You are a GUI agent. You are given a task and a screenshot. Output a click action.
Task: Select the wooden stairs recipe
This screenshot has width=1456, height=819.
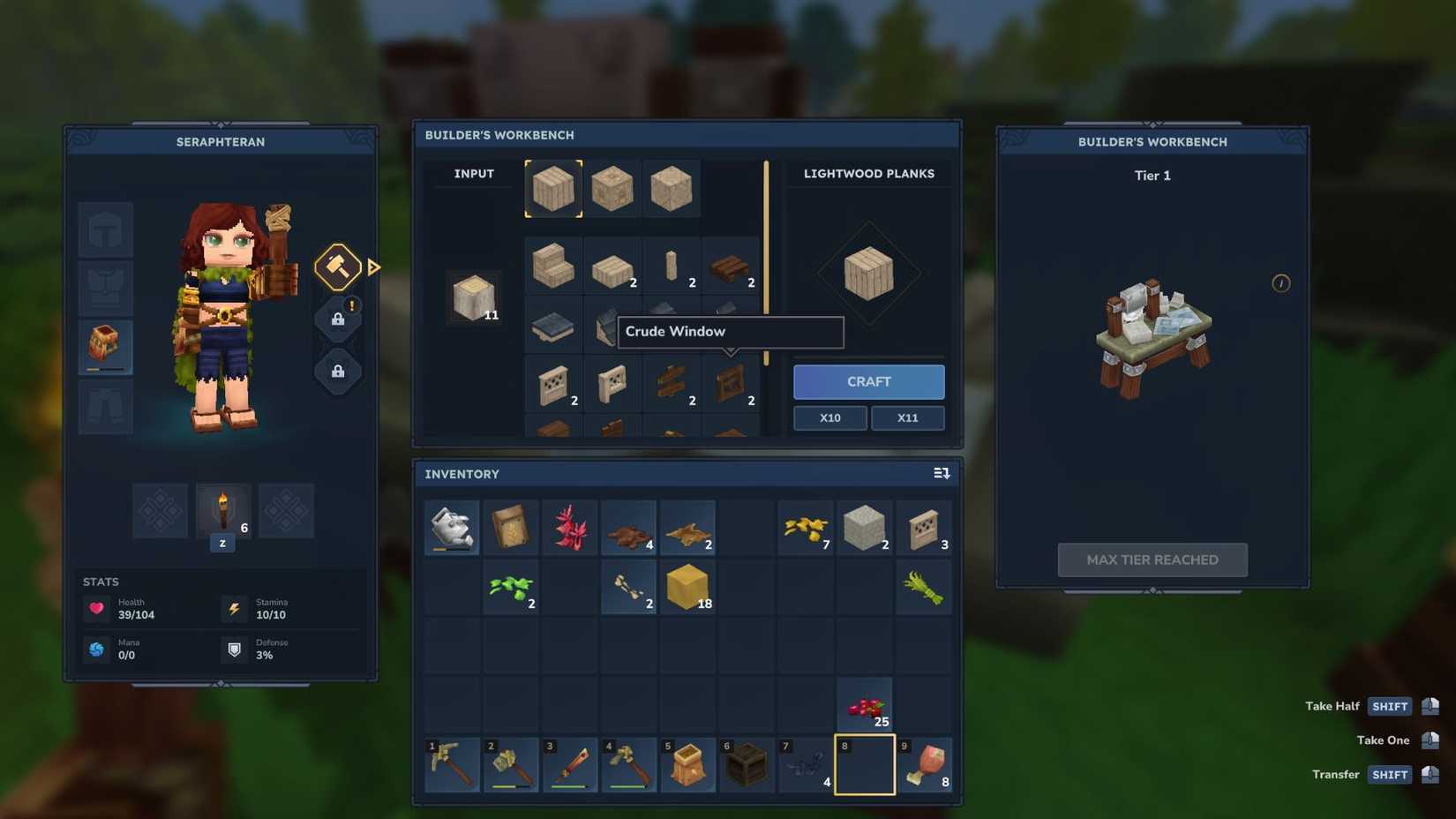tap(553, 264)
